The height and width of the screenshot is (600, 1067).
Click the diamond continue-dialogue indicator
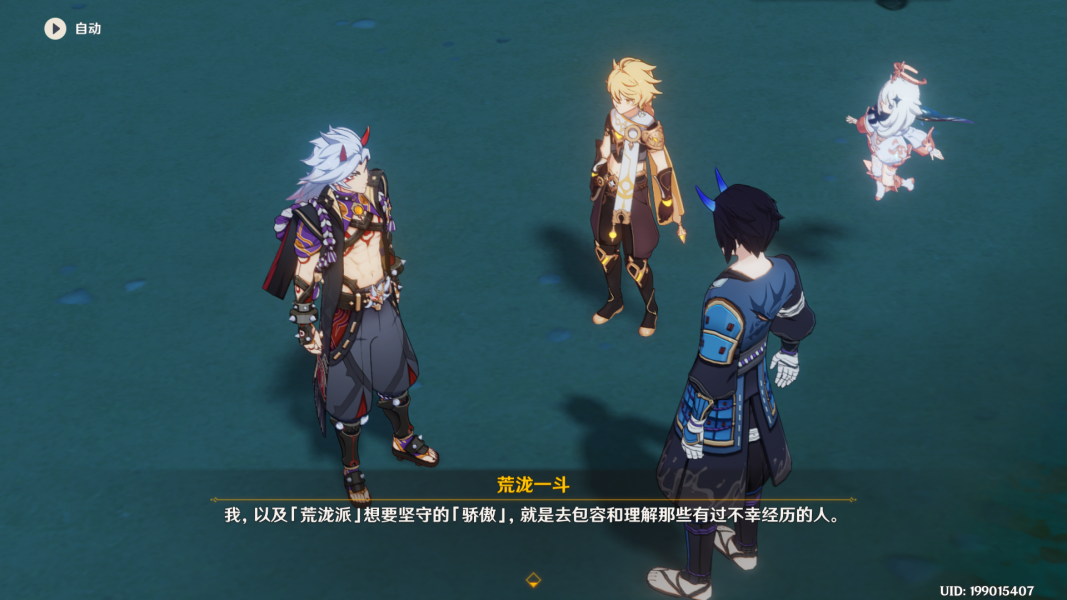(534, 579)
